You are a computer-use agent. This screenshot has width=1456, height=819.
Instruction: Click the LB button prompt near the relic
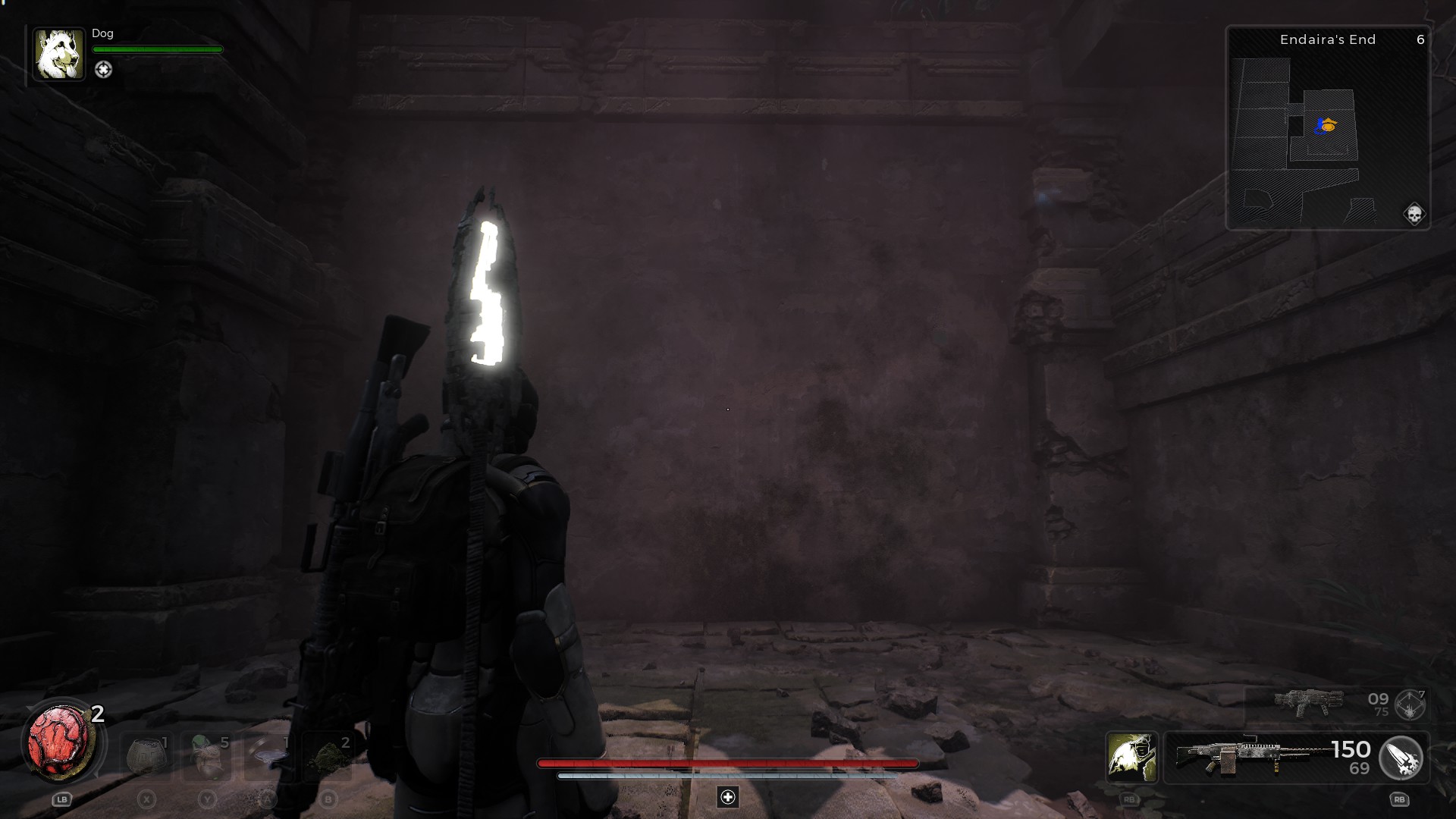(x=64, y=799)
